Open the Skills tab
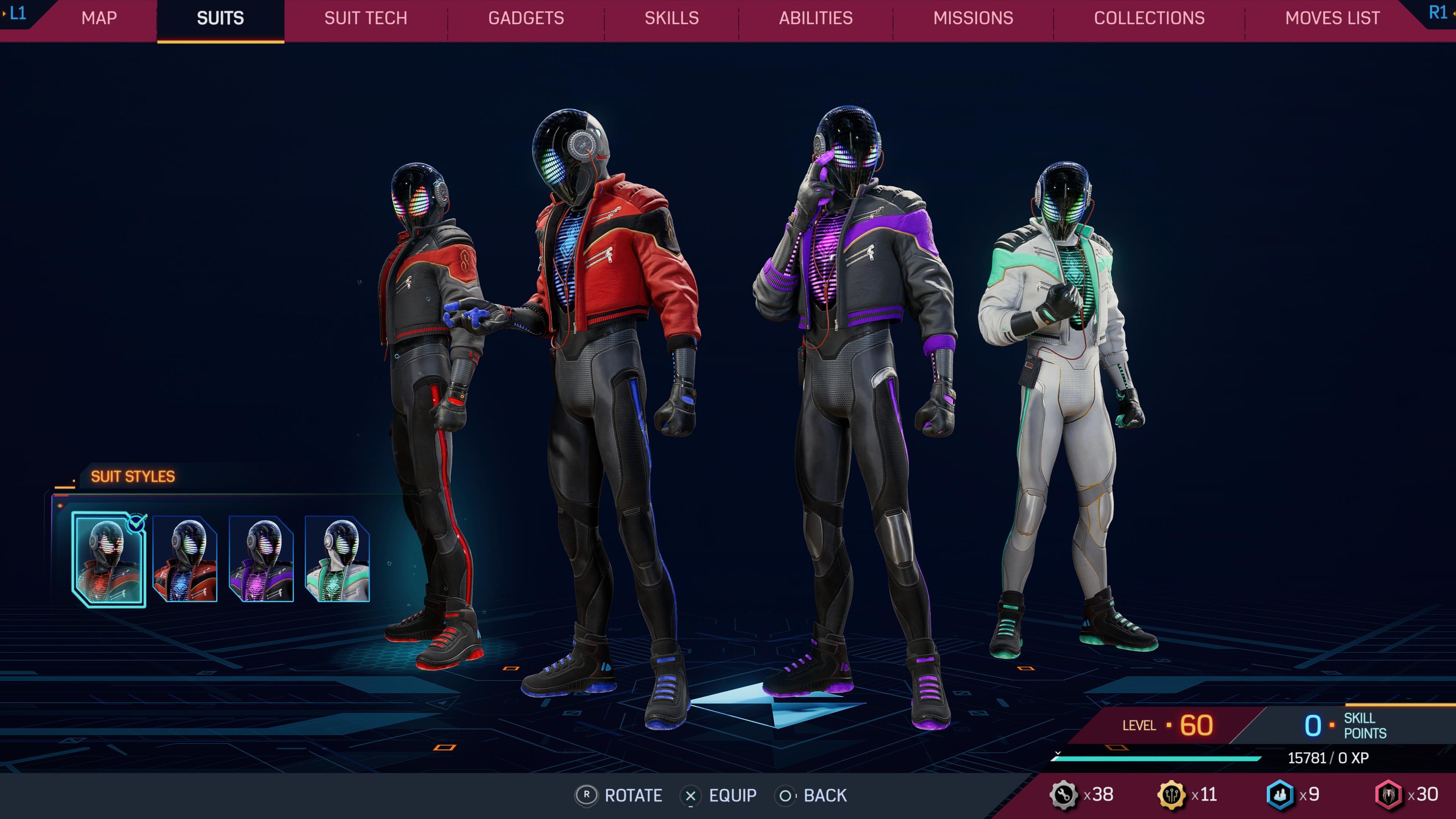The height and width of the screenshot is (819, 1456). 672,18
